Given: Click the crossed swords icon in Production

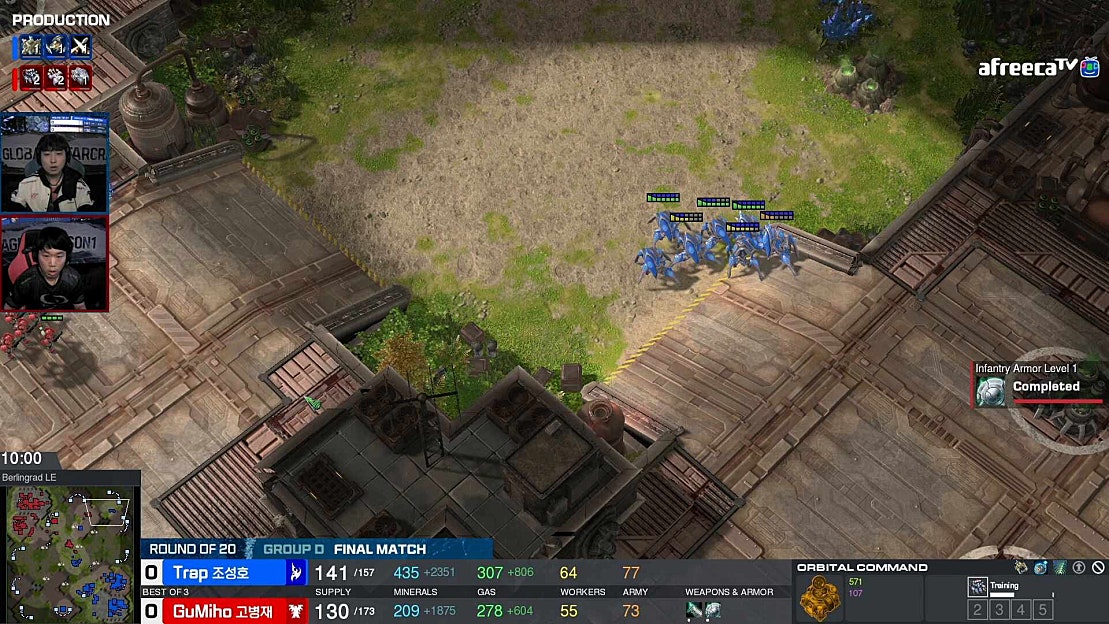Looking at the screenshot, I should tap(80, 46).
